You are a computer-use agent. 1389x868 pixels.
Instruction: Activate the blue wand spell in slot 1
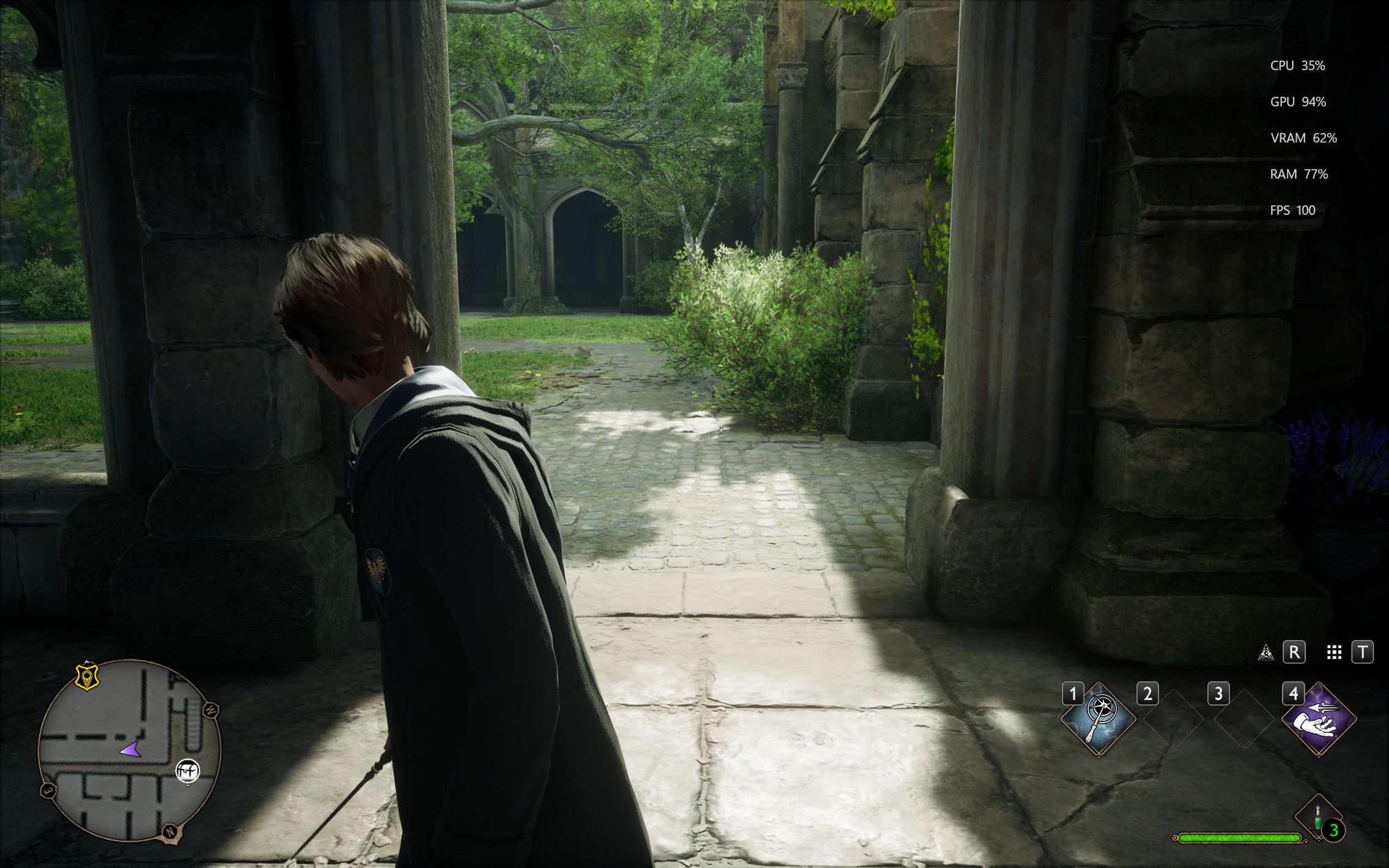pyautogui.click(x=1099, y=719)
